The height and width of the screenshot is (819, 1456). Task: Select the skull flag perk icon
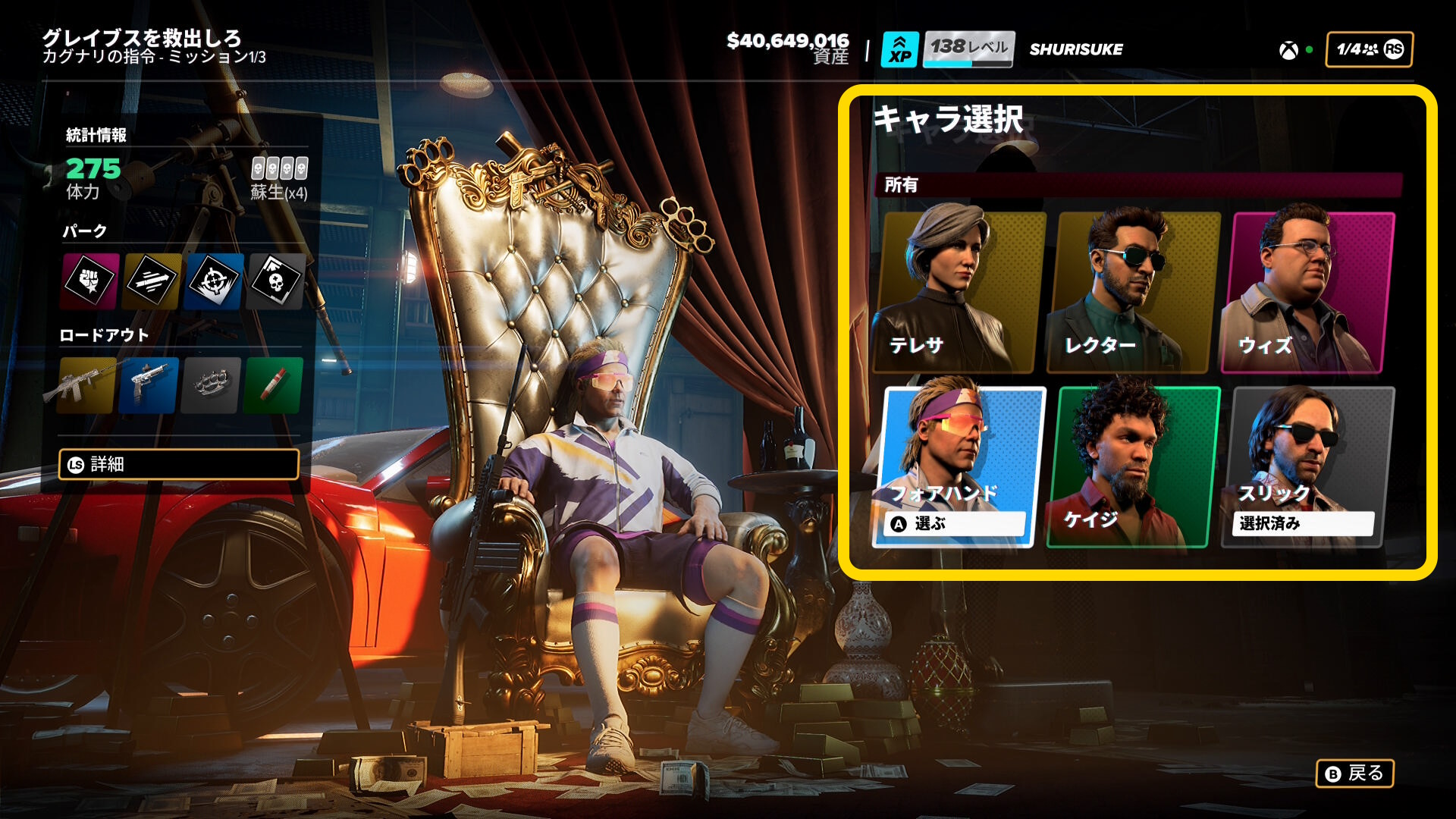[277, 281]
